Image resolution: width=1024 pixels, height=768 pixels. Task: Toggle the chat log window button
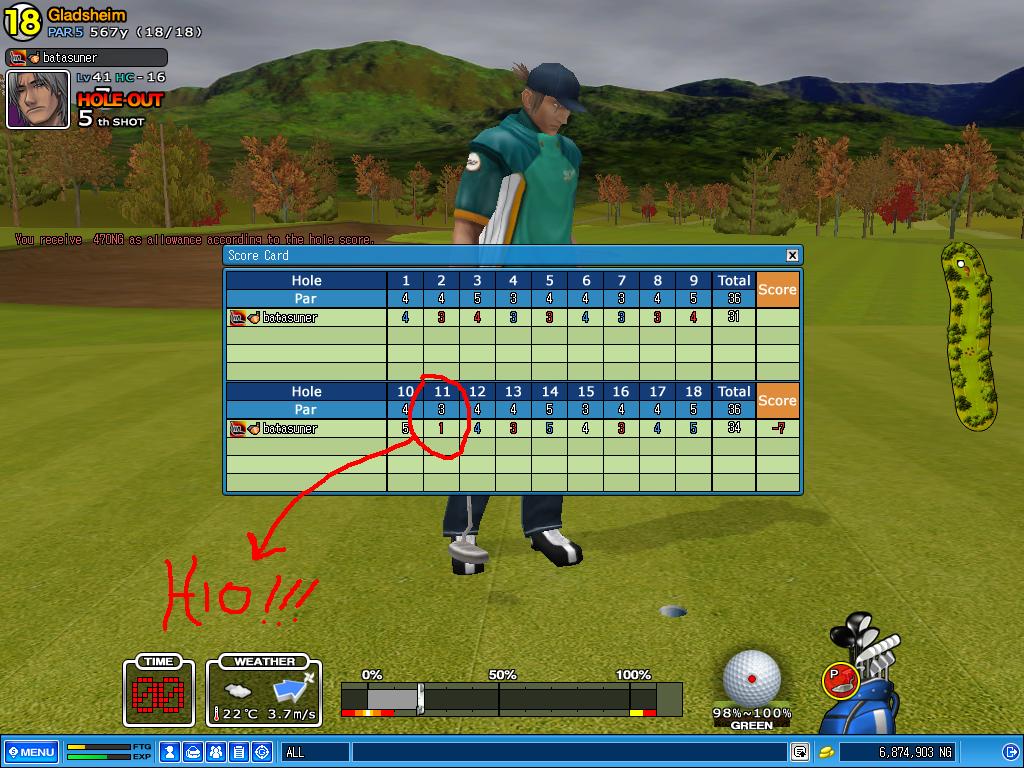coord(800,752)
